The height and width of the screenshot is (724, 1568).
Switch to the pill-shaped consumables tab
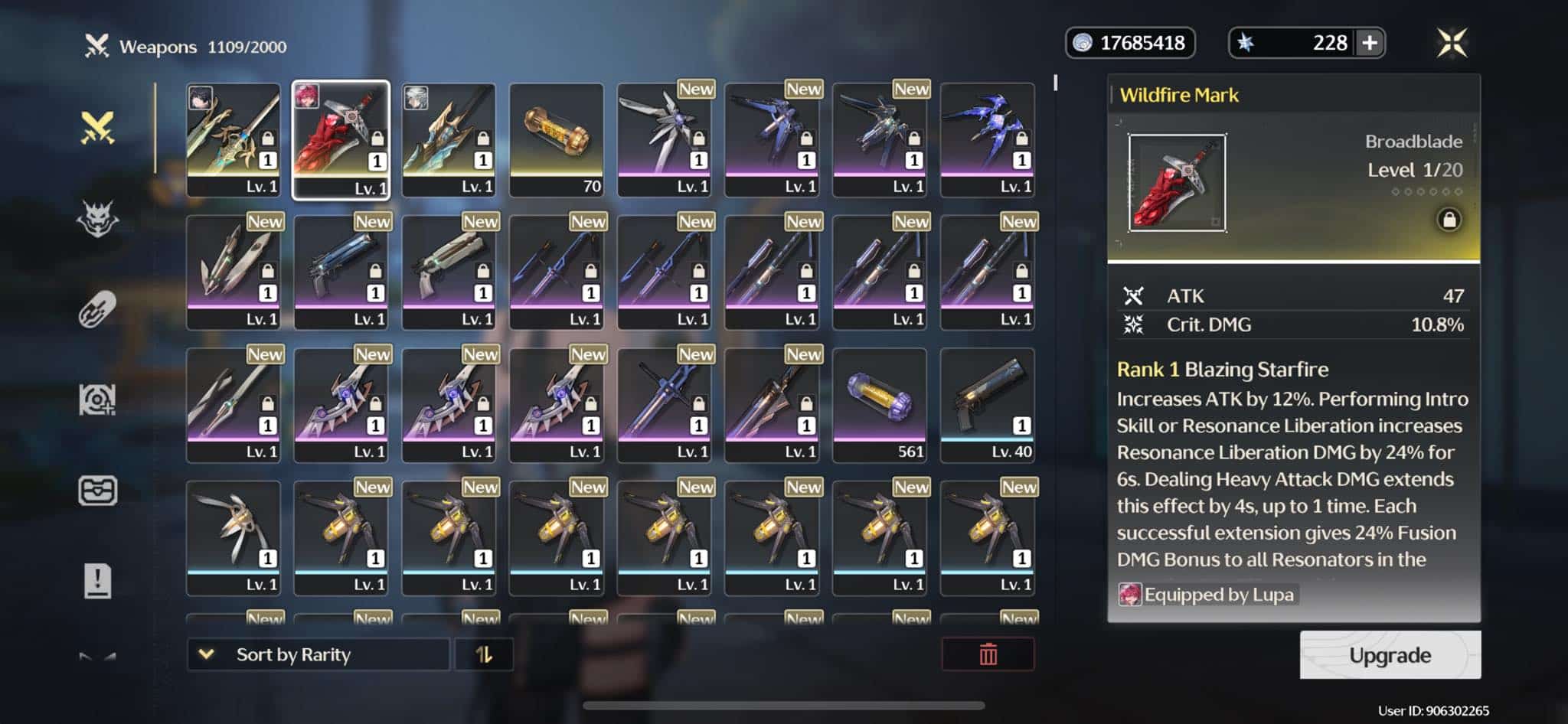click(x=98, y=310)
